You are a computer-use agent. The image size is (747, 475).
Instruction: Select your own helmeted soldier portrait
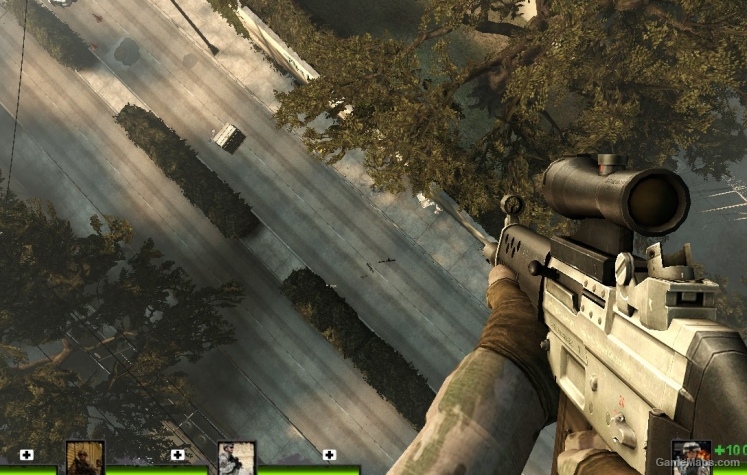click(x=690, y=458)
